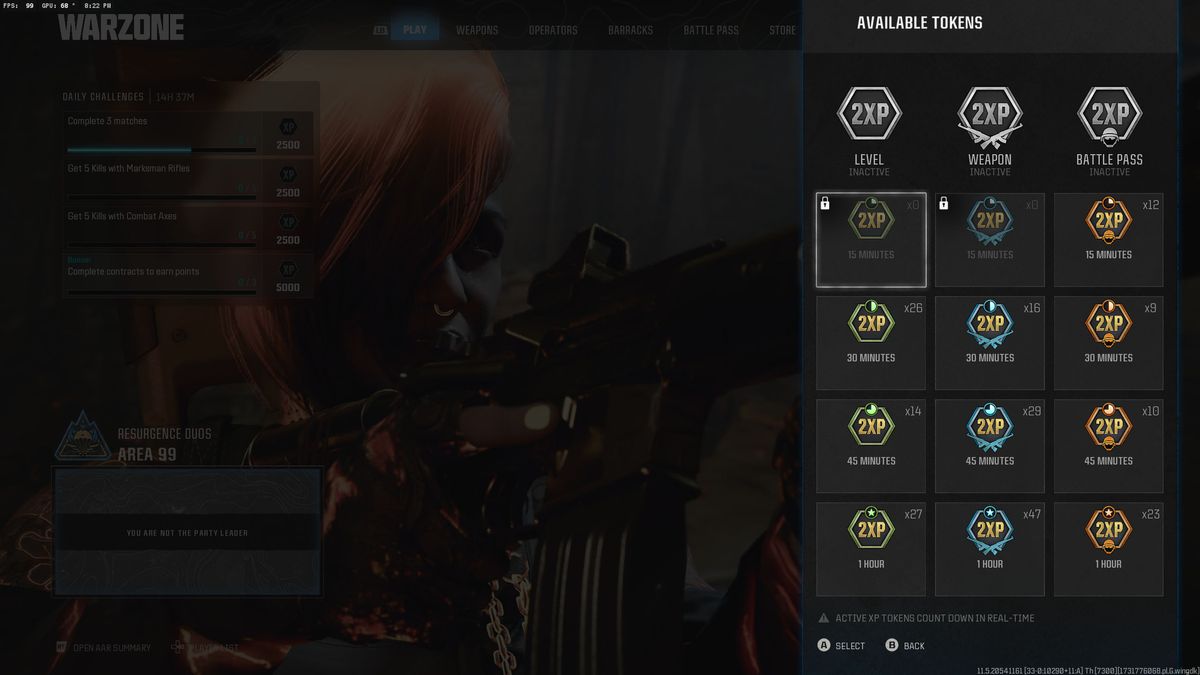Activate the 45 minute Weapon 2XP token
This screenshot has height=675, width=1200.
tap(990, 446)
